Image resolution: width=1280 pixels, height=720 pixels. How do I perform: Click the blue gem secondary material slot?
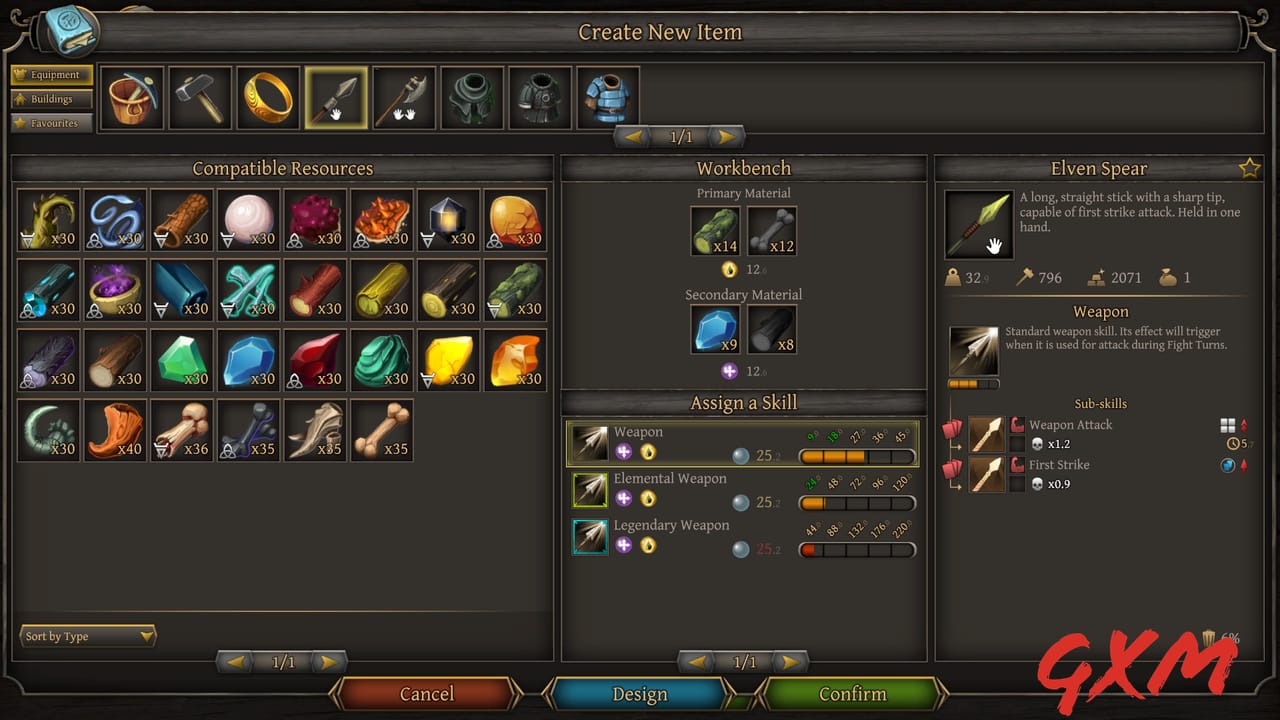[716, 330]
